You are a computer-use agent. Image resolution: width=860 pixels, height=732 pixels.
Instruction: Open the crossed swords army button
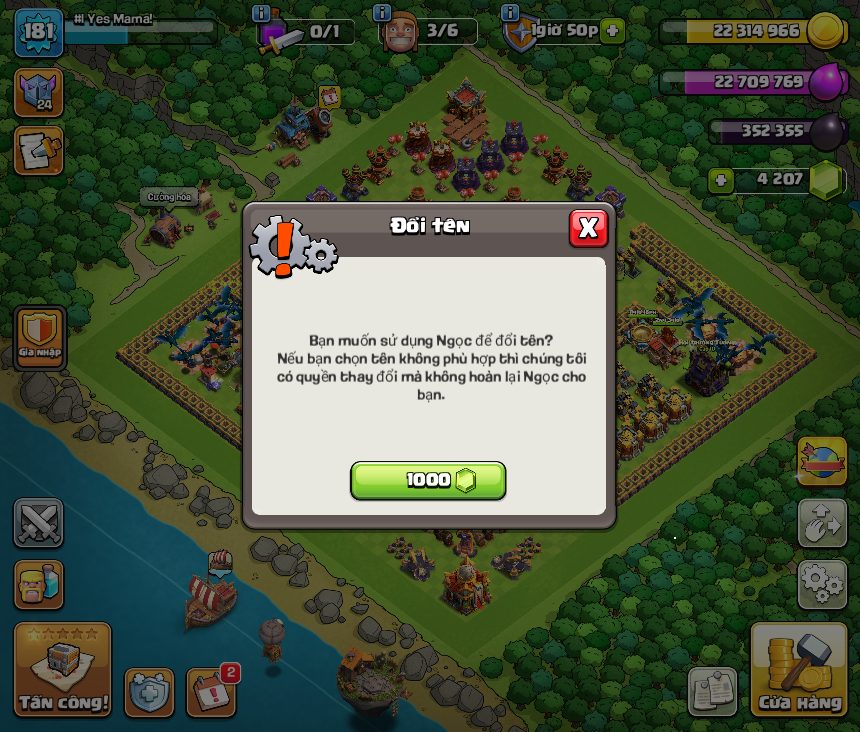[x=39, y=522]
